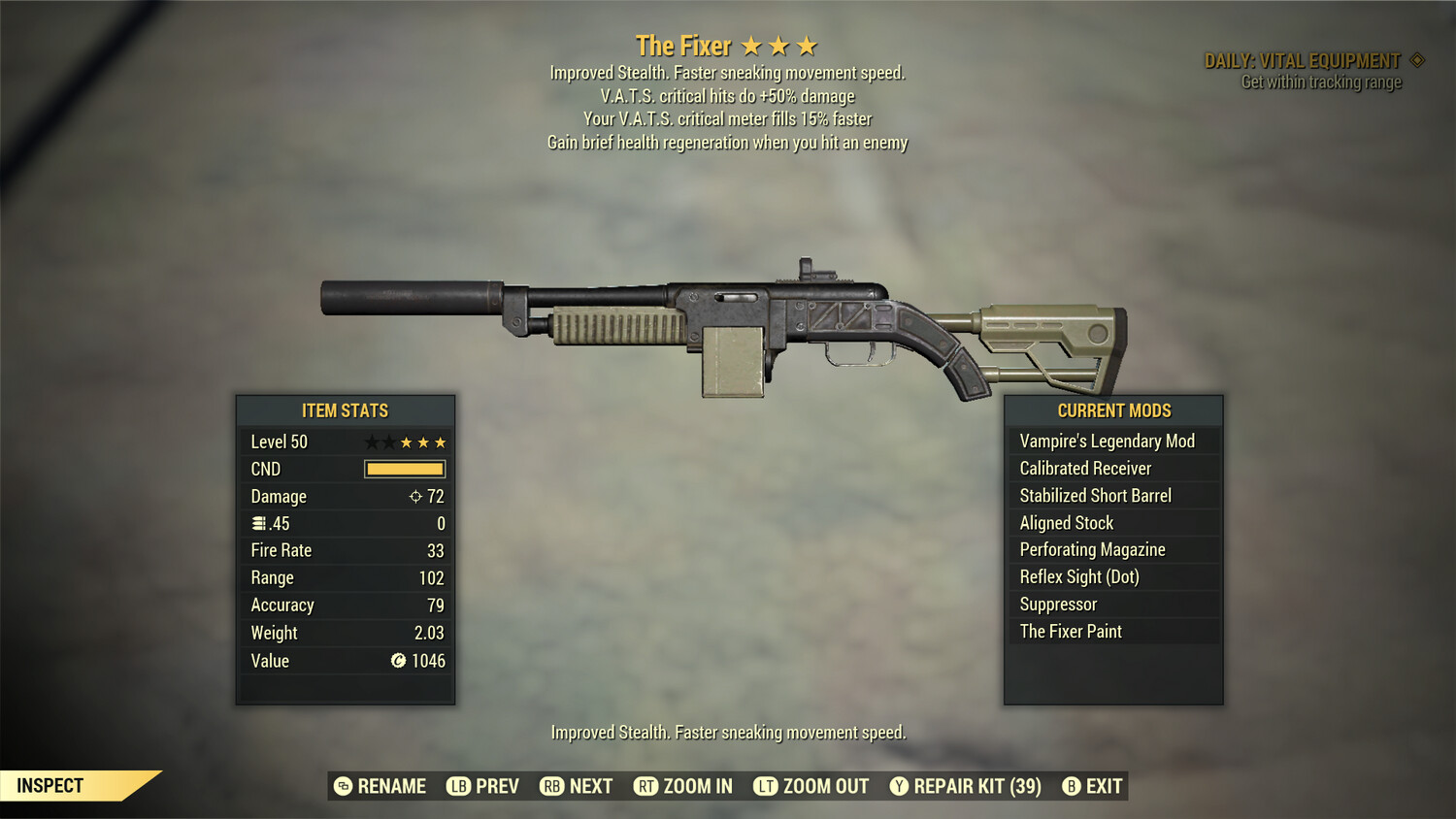Click the diamond icon beside Daily: Vital Equipment
This screenshot has height=819, width=1456.
1415,59
